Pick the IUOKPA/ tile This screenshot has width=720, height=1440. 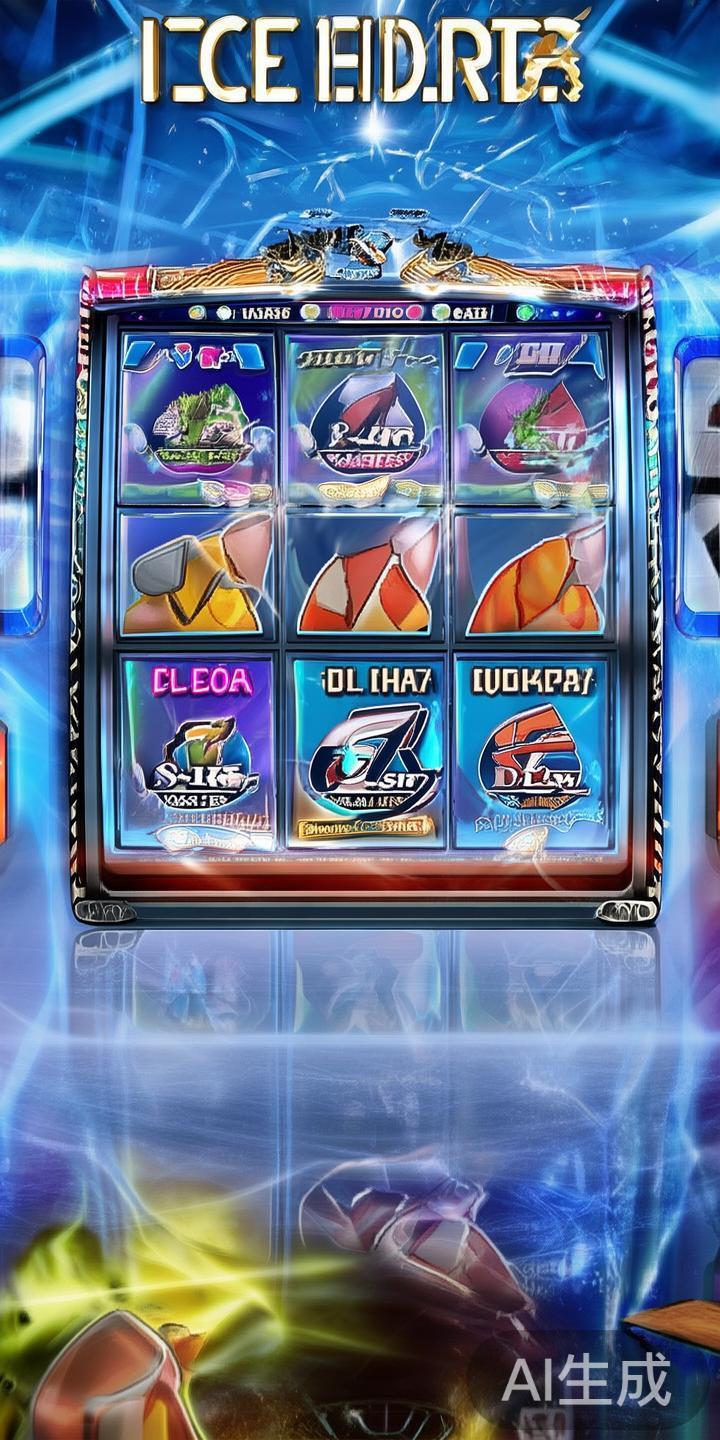(x=532, y=752)
